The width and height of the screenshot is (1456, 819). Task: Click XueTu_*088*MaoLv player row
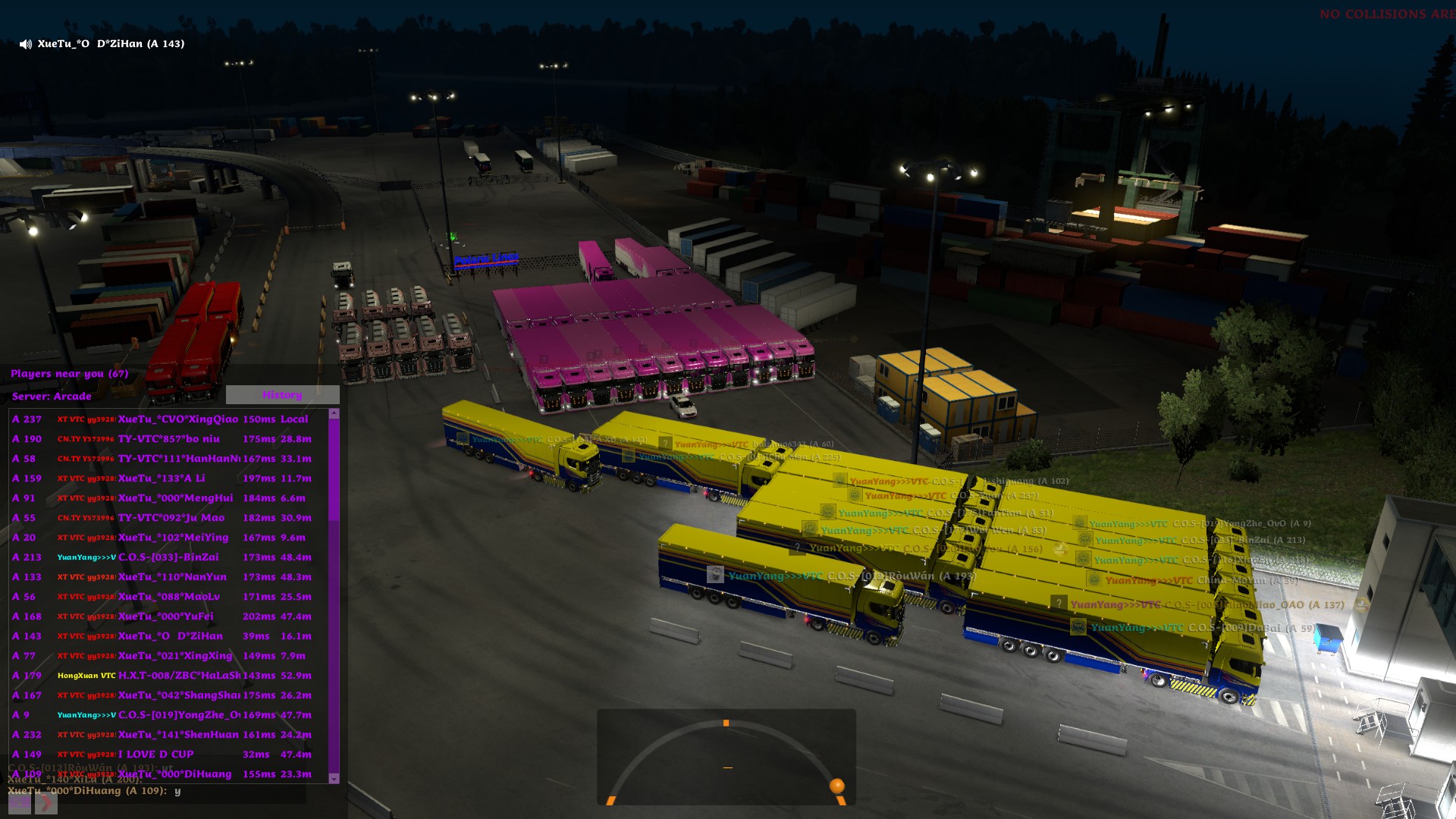168,597
